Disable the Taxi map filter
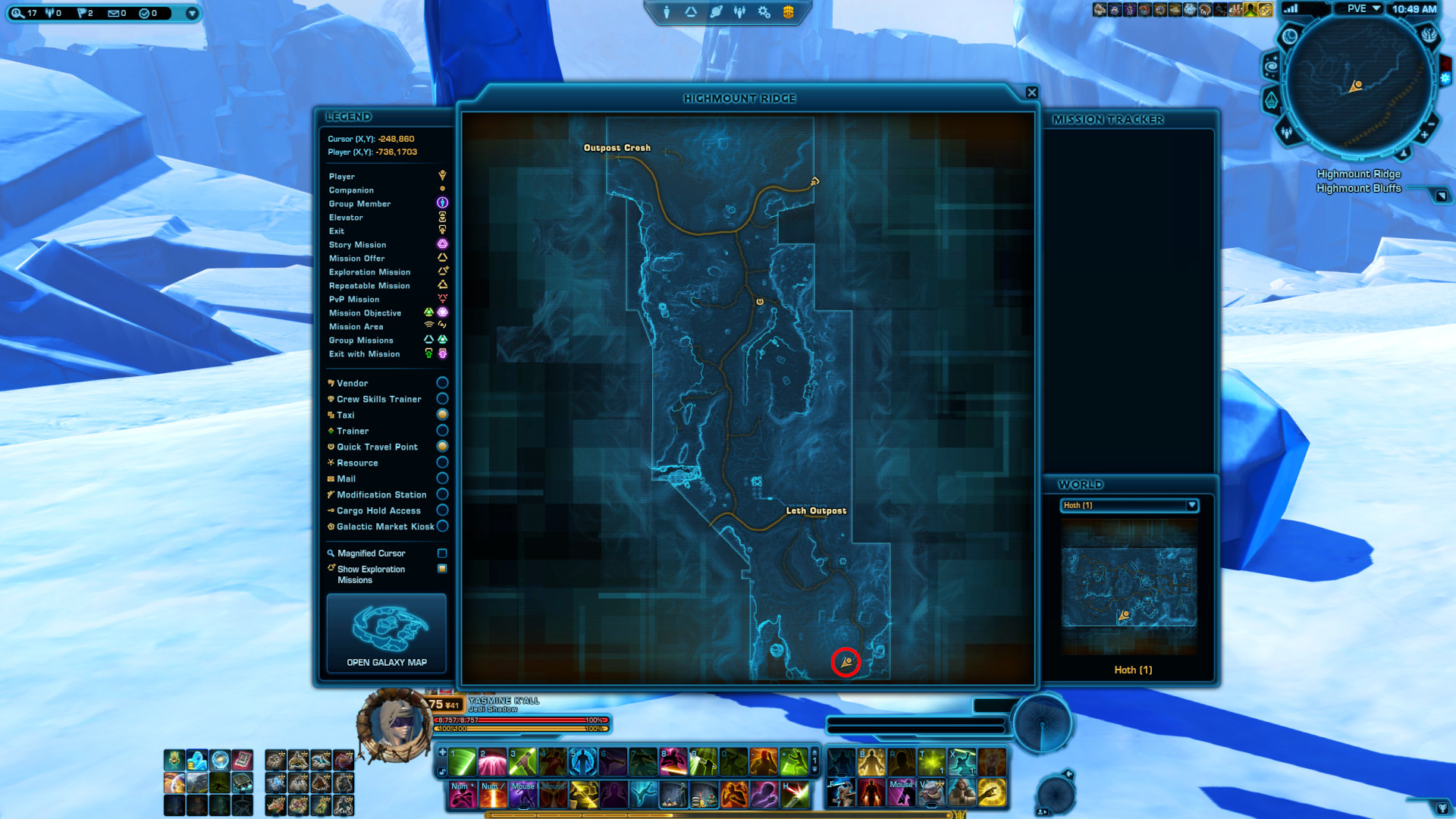The image size is (1456, 819). pos(442,414)
